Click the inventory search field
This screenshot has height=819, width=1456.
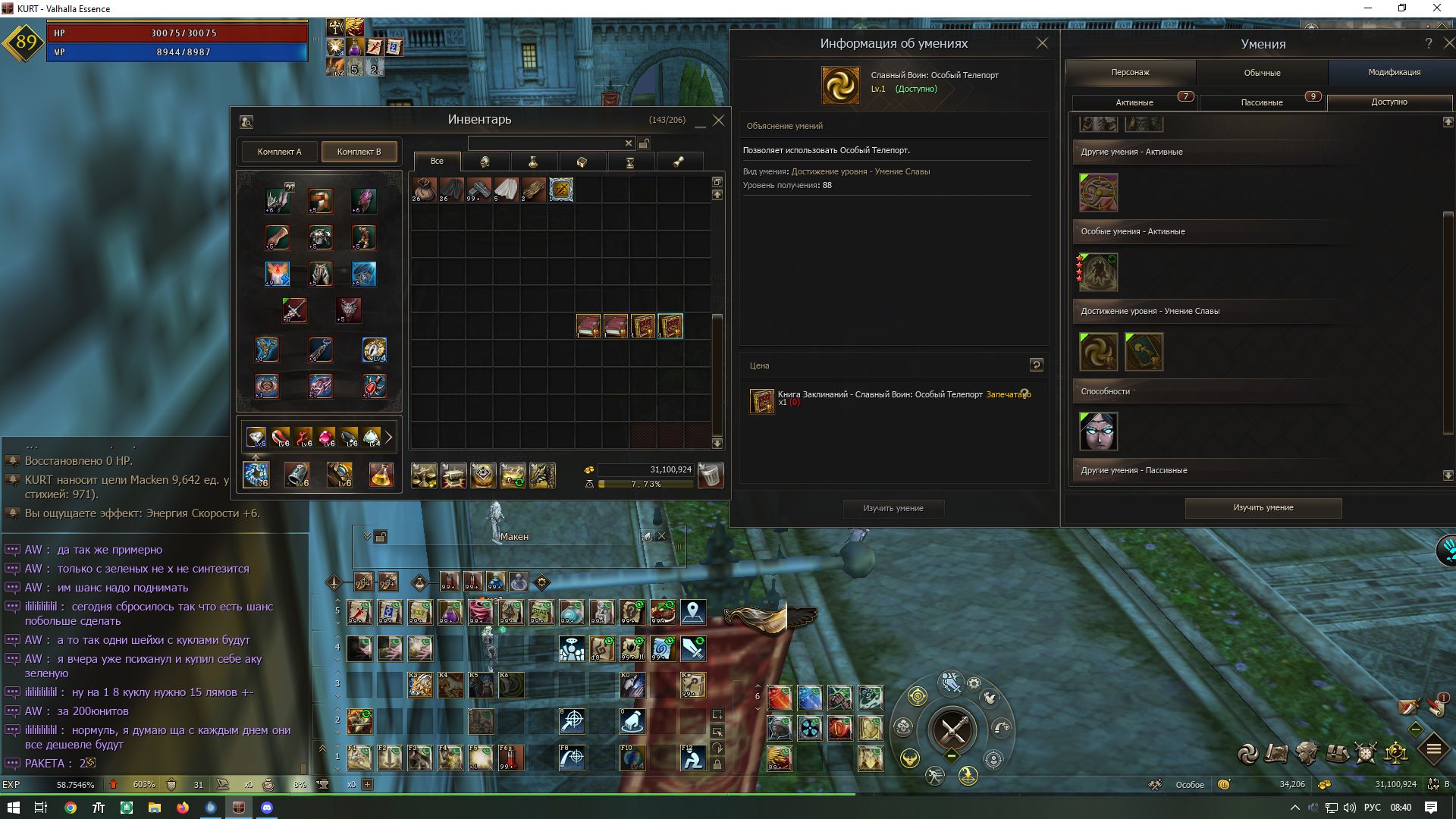point(546,143)
